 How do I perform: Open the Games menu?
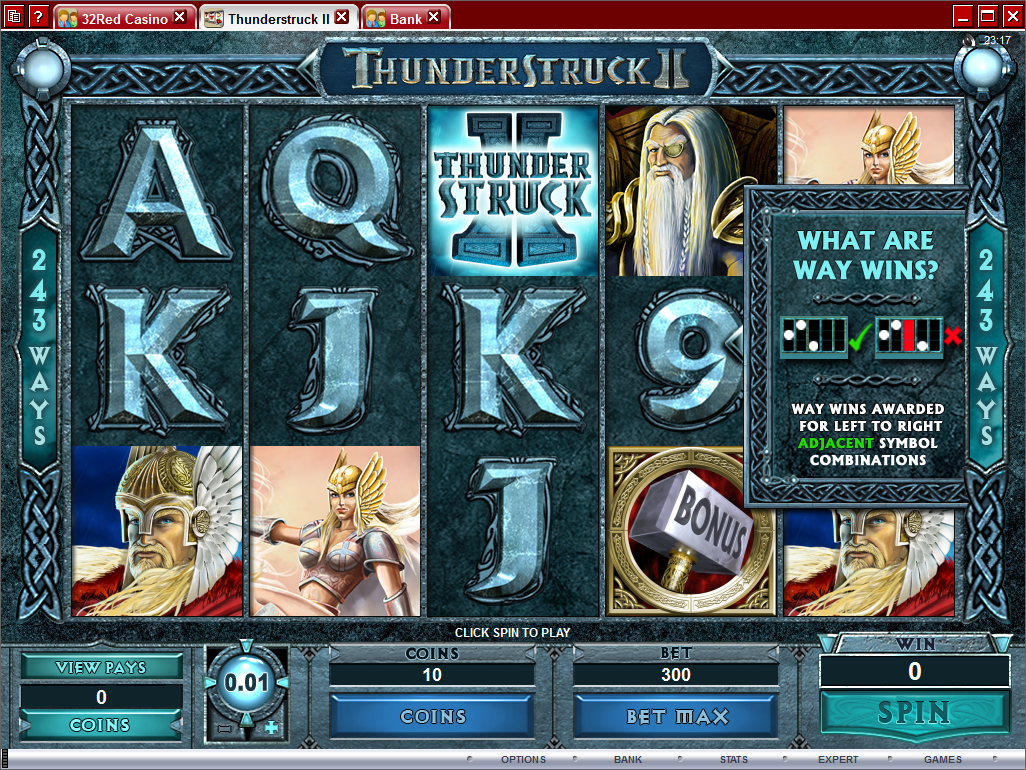[x=943, y=760]
